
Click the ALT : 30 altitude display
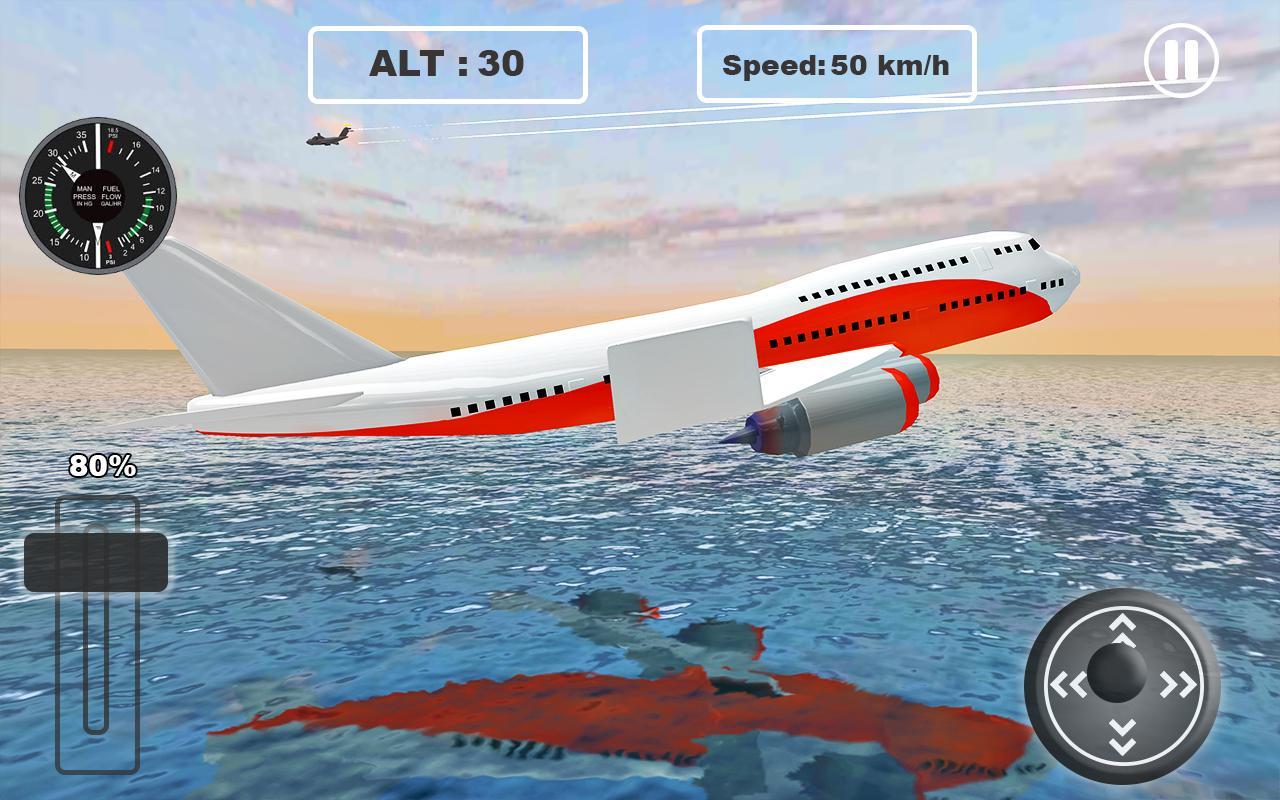pos(448,62)
